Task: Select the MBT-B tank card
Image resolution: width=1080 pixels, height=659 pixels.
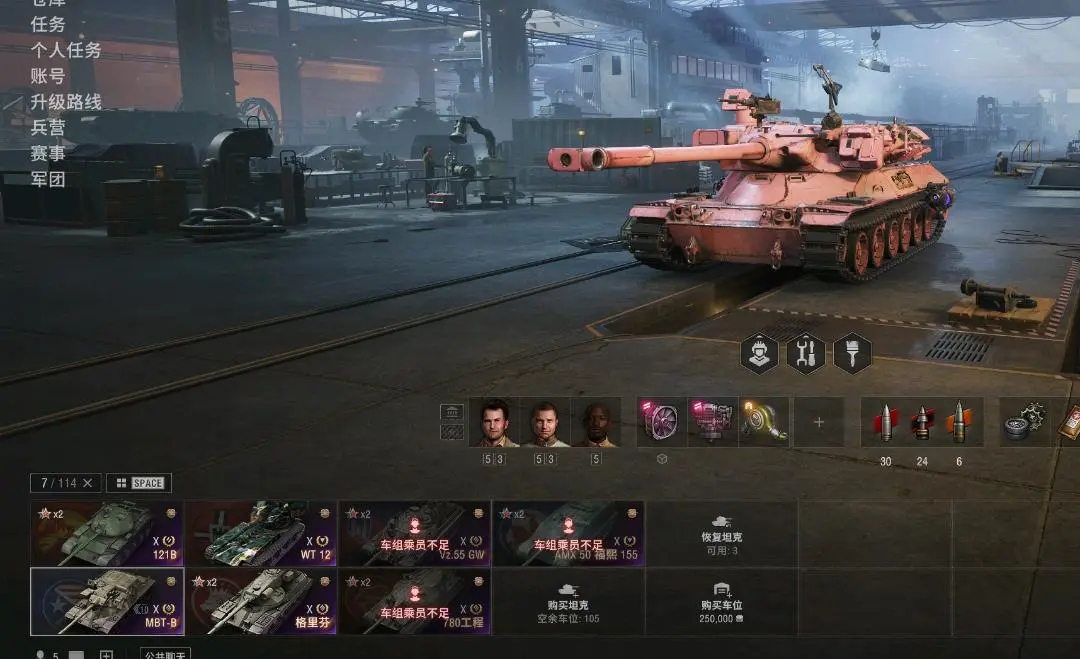Action: click(x=107, y=602)
